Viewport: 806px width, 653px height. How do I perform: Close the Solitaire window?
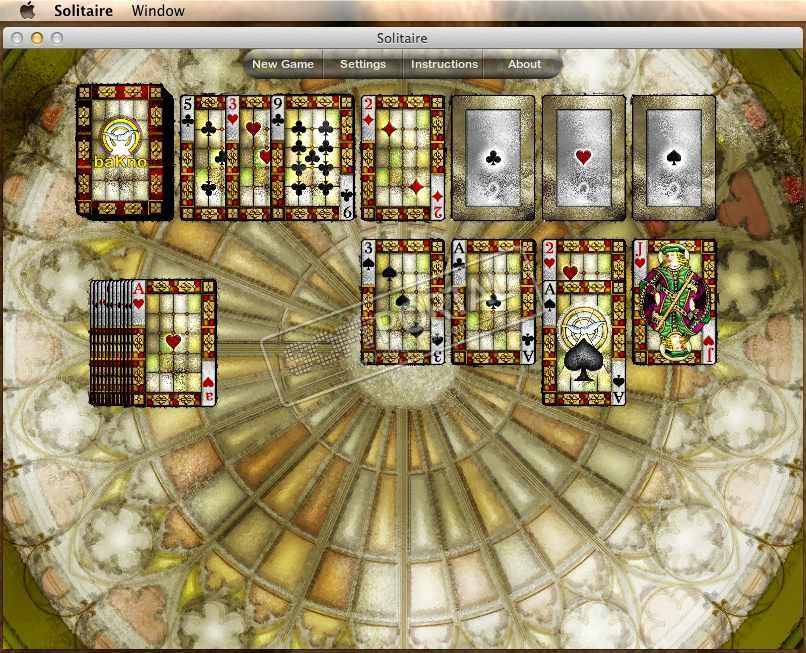[15, 38]
